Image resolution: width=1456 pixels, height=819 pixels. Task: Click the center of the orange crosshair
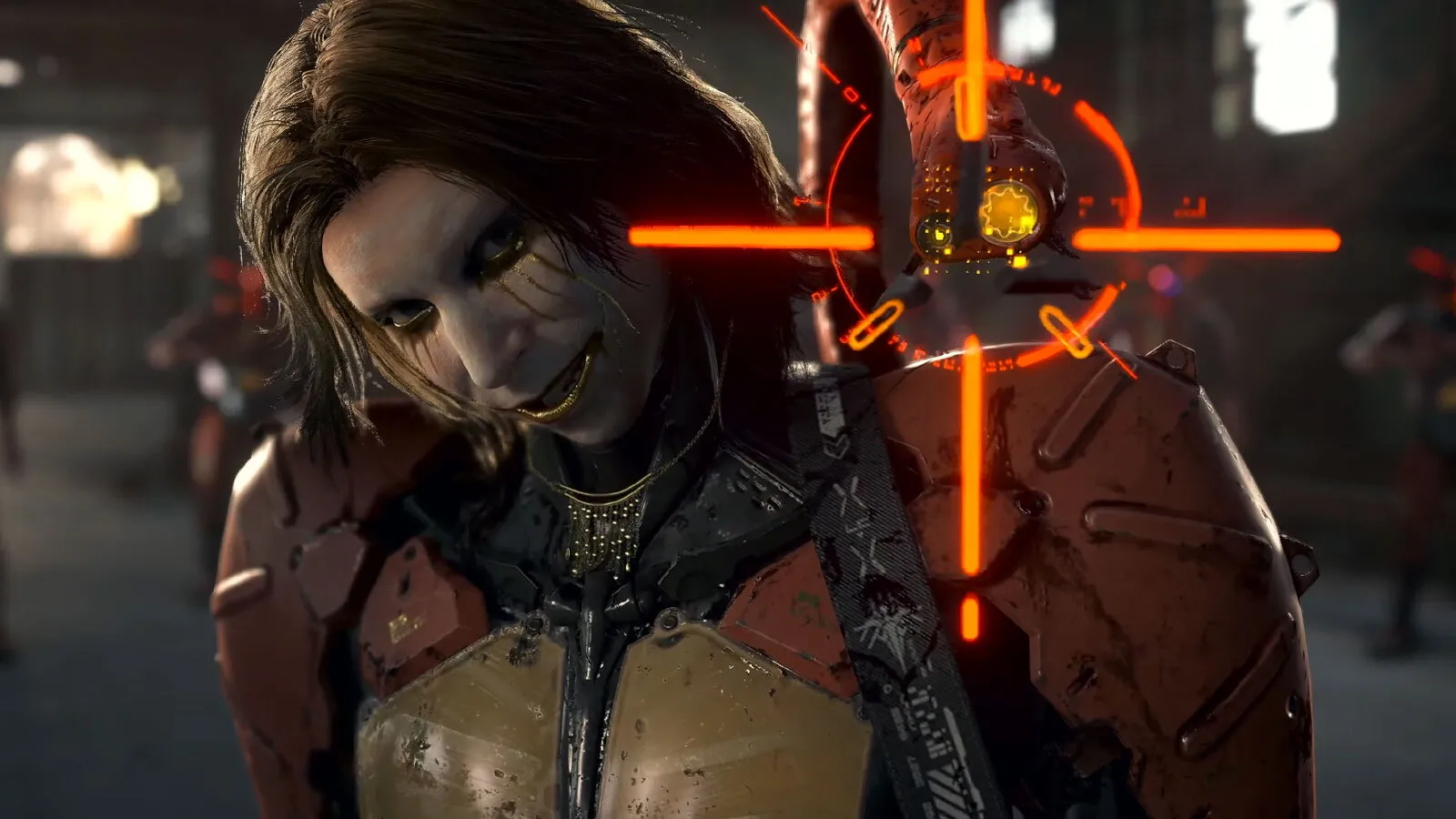(971, 235)
